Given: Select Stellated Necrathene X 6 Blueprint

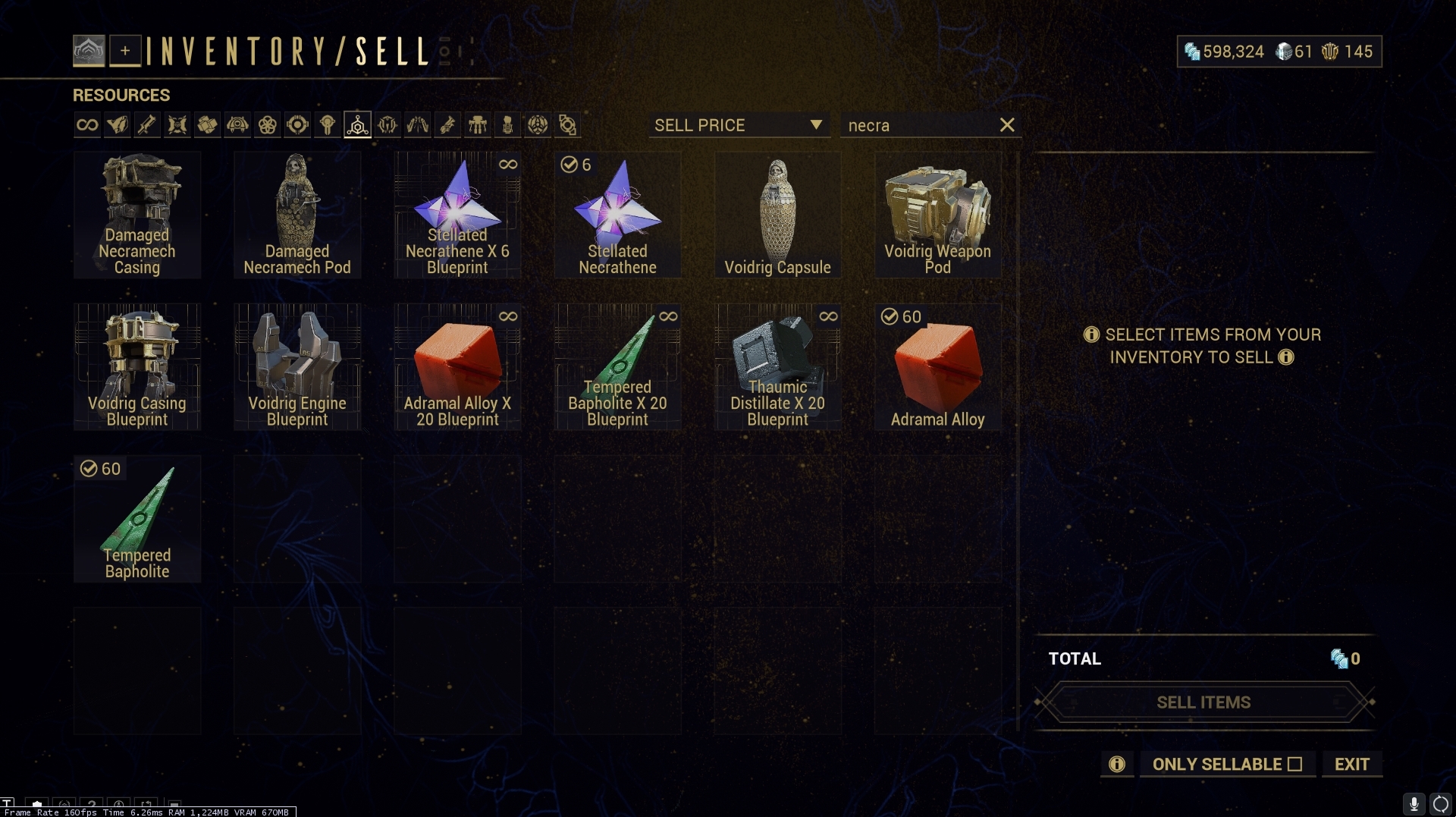Looking at the screenshot, I should tap(457, 215).
